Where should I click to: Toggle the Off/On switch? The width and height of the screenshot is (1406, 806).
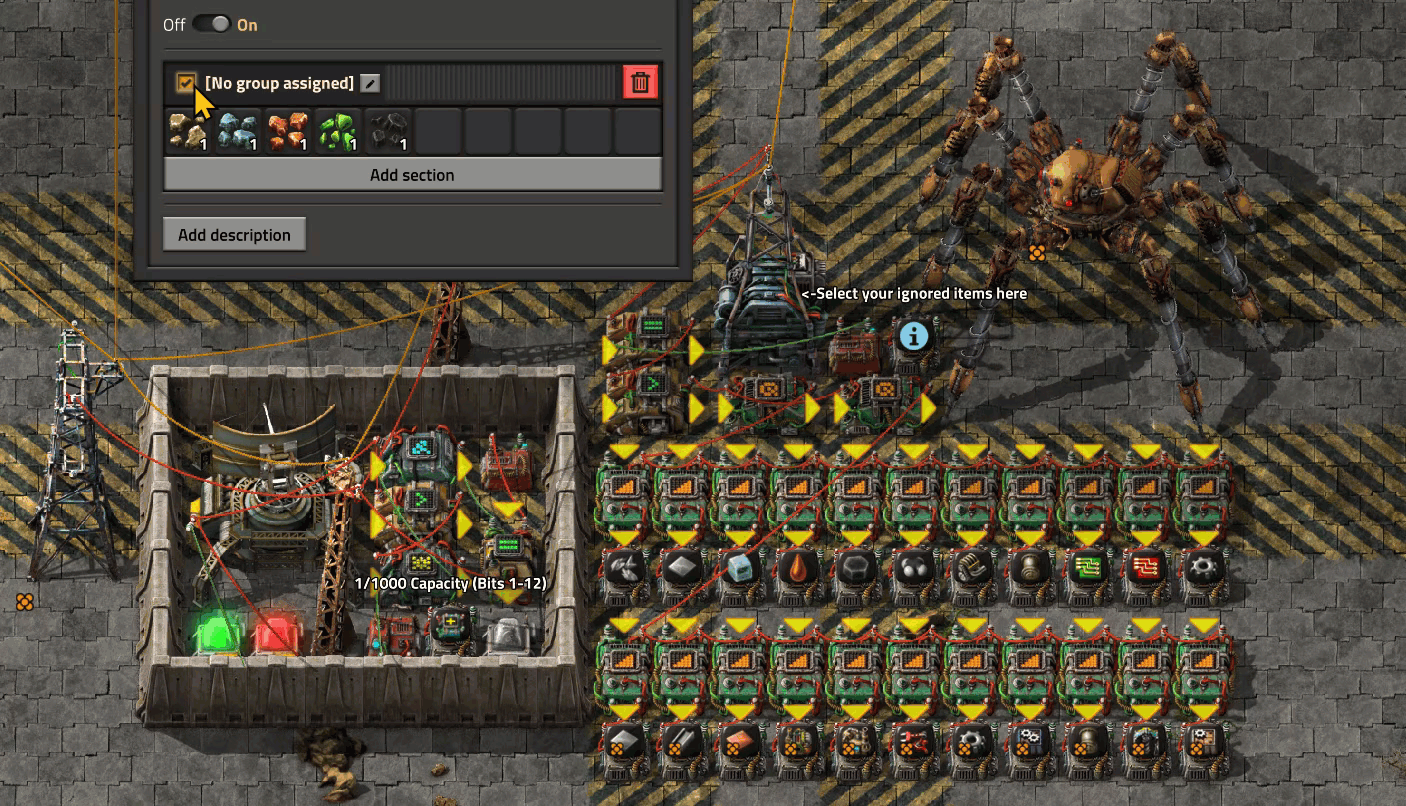tap(211, 24)
